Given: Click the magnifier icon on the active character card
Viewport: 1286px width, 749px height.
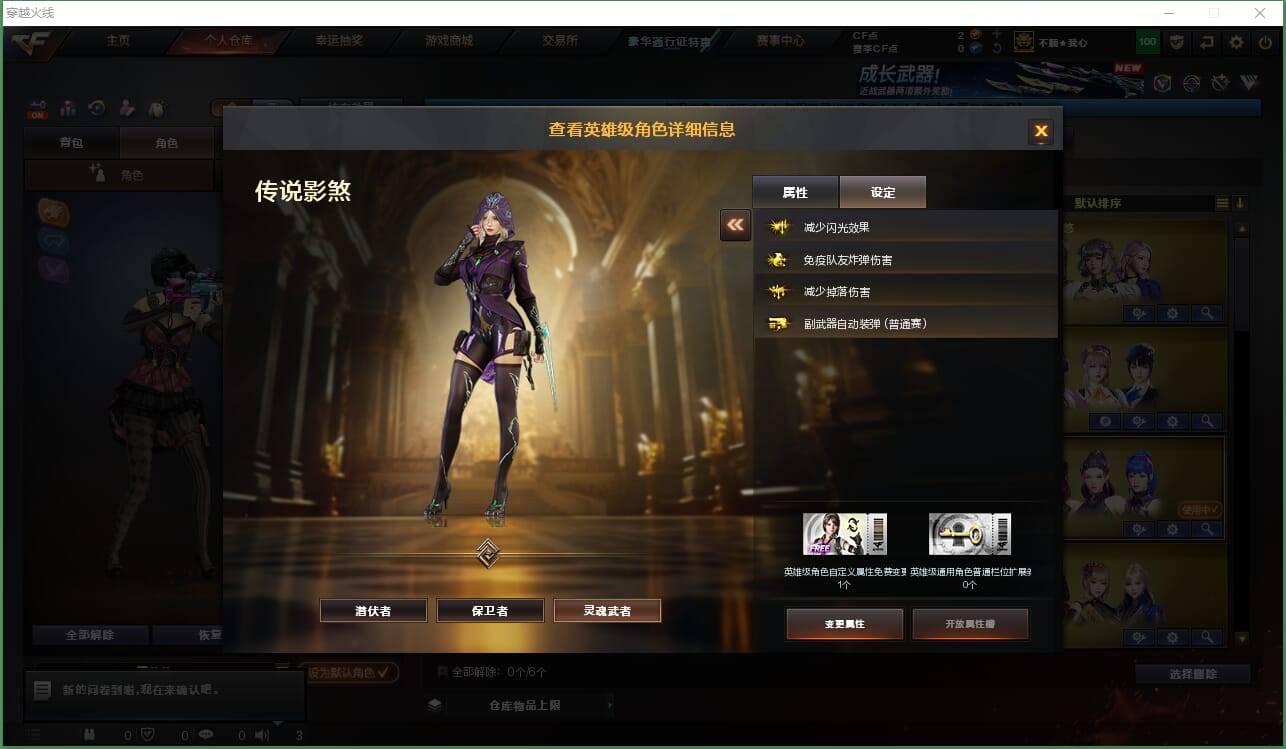Looking at the screenshot, I should pos(1207,527).
